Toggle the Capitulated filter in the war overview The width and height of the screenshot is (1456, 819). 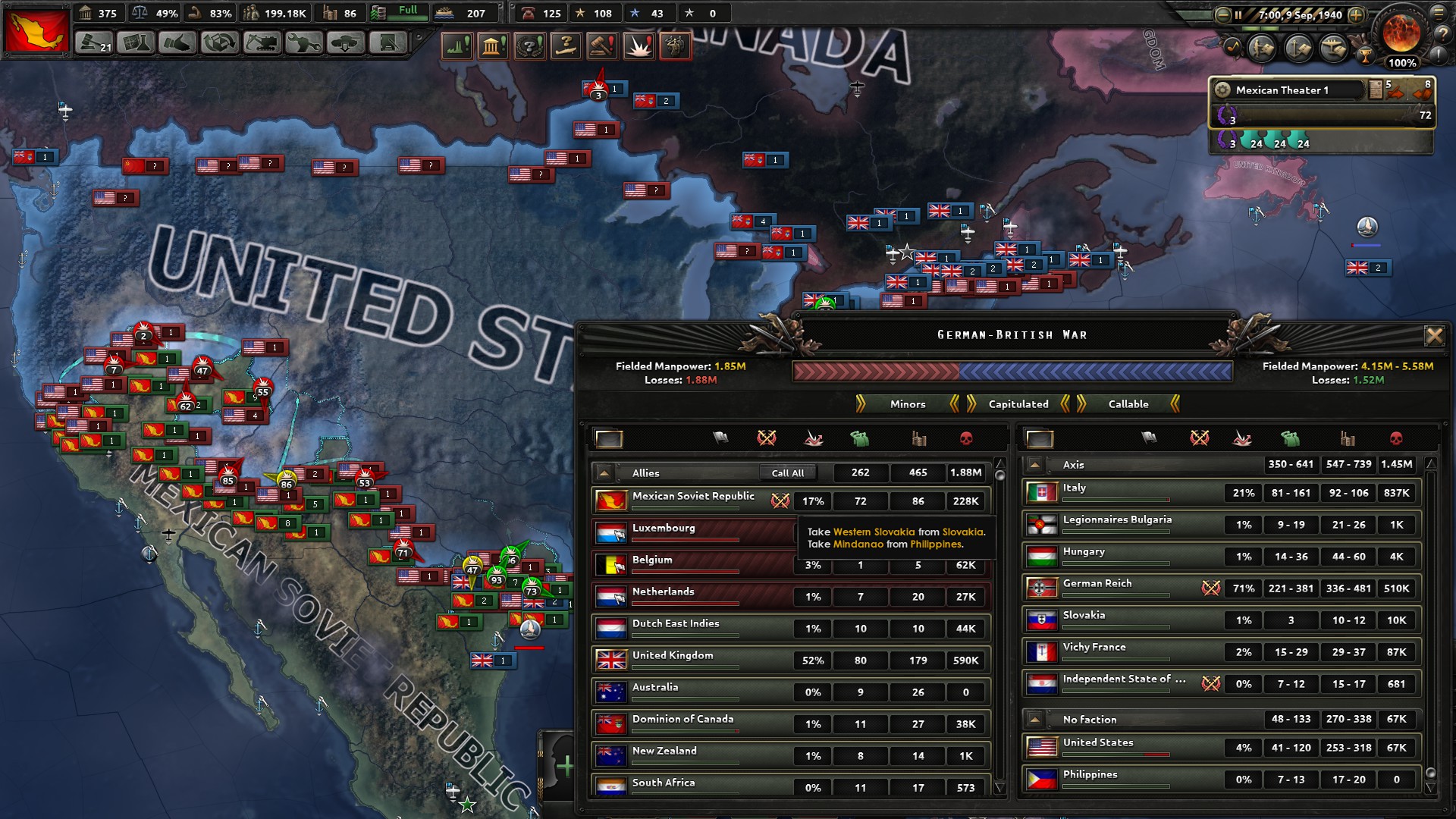[x=1019, y=404]
